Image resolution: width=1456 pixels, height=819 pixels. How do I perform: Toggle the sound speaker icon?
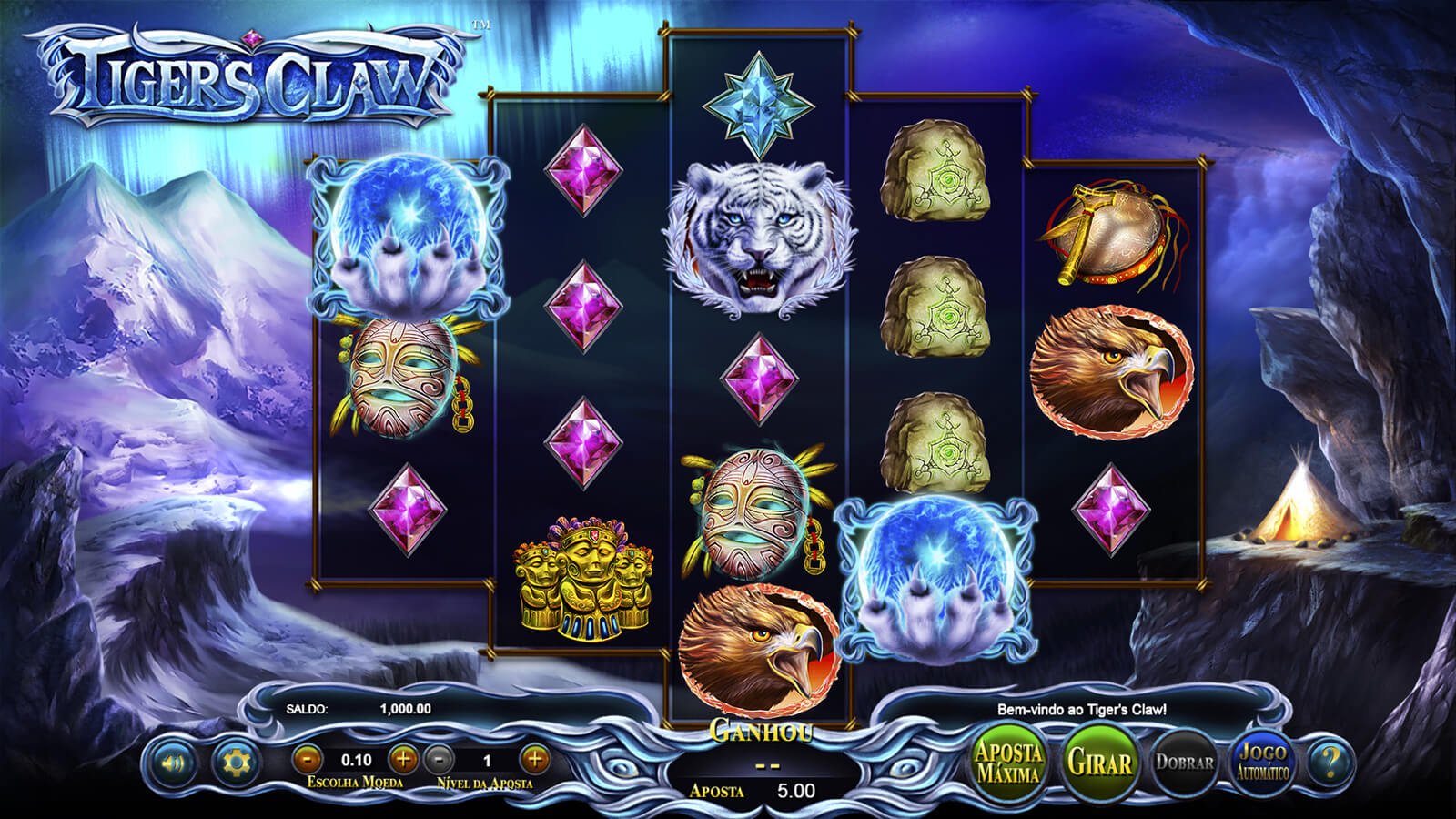[172, 762]
